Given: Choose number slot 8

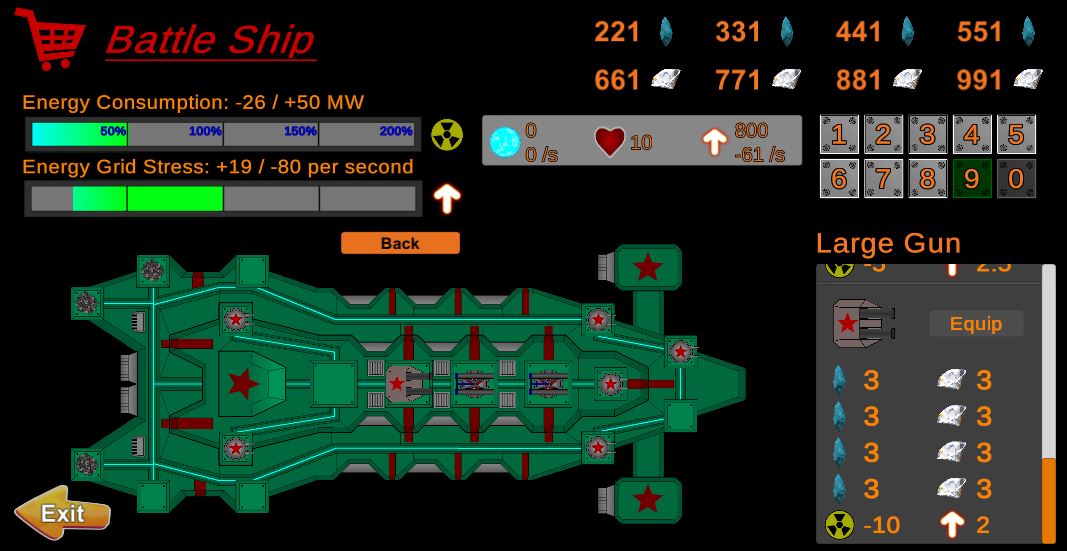Looking at the screenshot, I should 927,179.
